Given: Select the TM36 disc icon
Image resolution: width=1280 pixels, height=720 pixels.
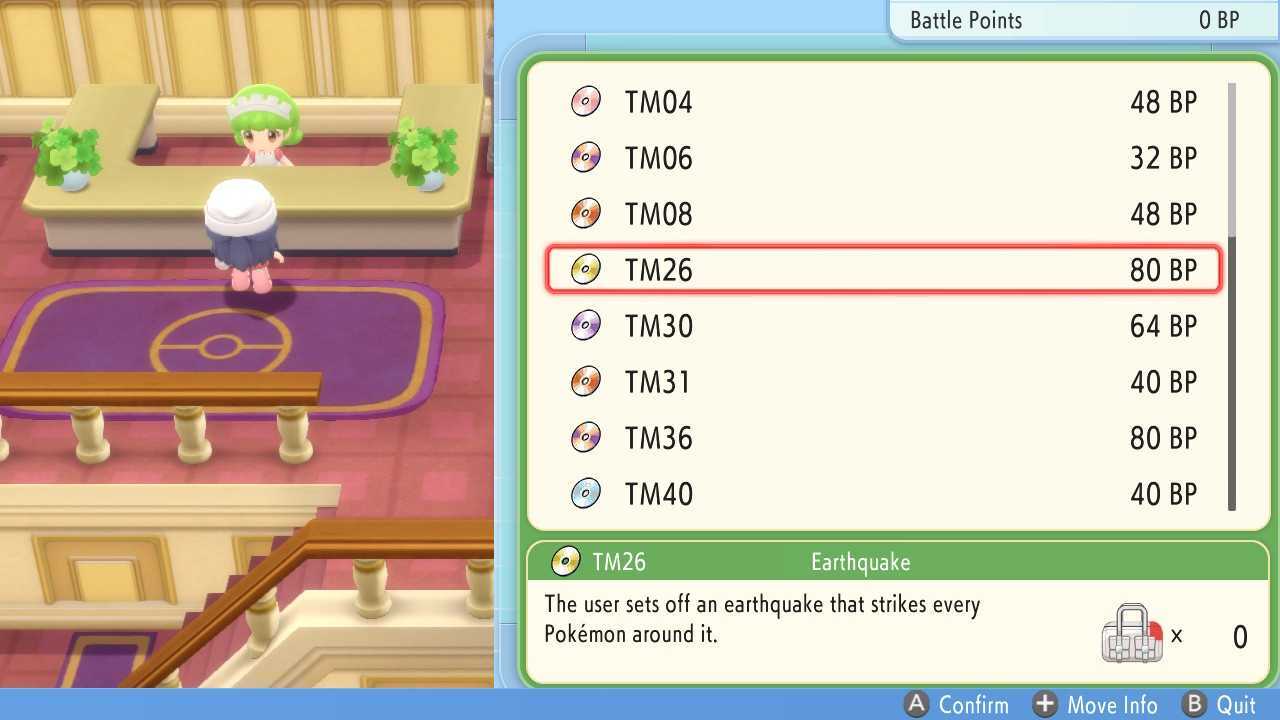Looking at the screenshot, I should (x=586, y=437).
